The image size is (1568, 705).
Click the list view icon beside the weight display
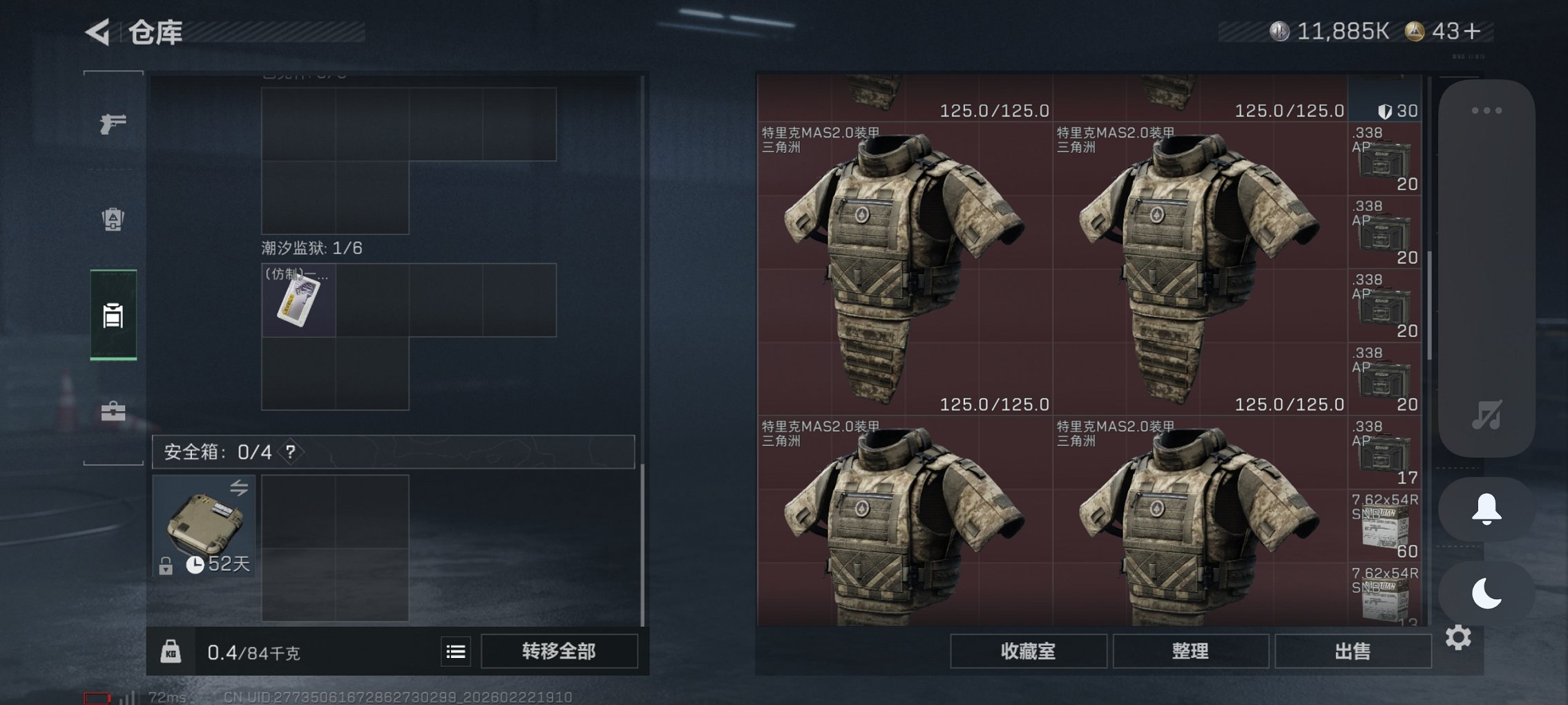coord(454,651)
